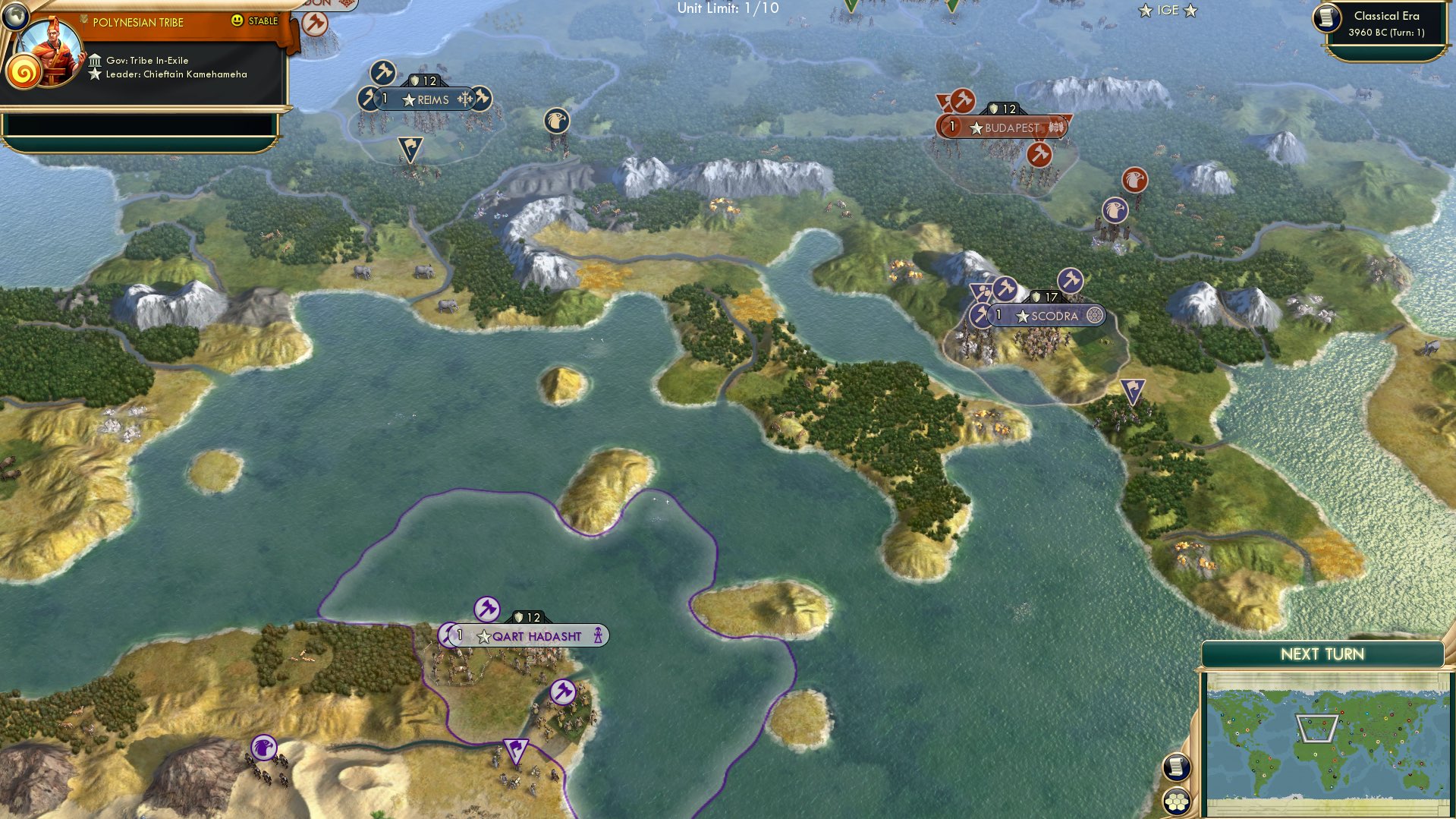Expand the Classical Era turn panel

[1390, 23]
